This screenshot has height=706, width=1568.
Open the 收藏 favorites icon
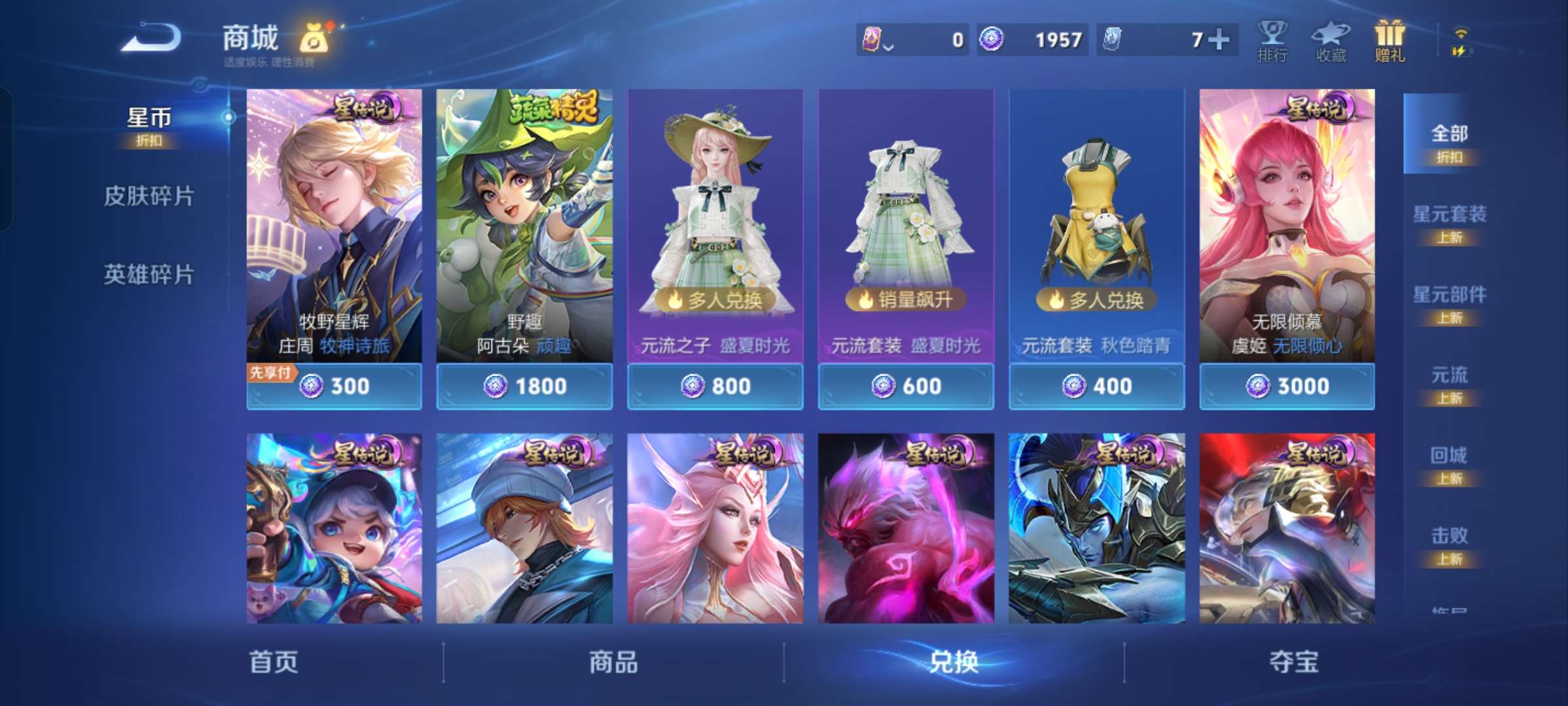coord(1330,41)
